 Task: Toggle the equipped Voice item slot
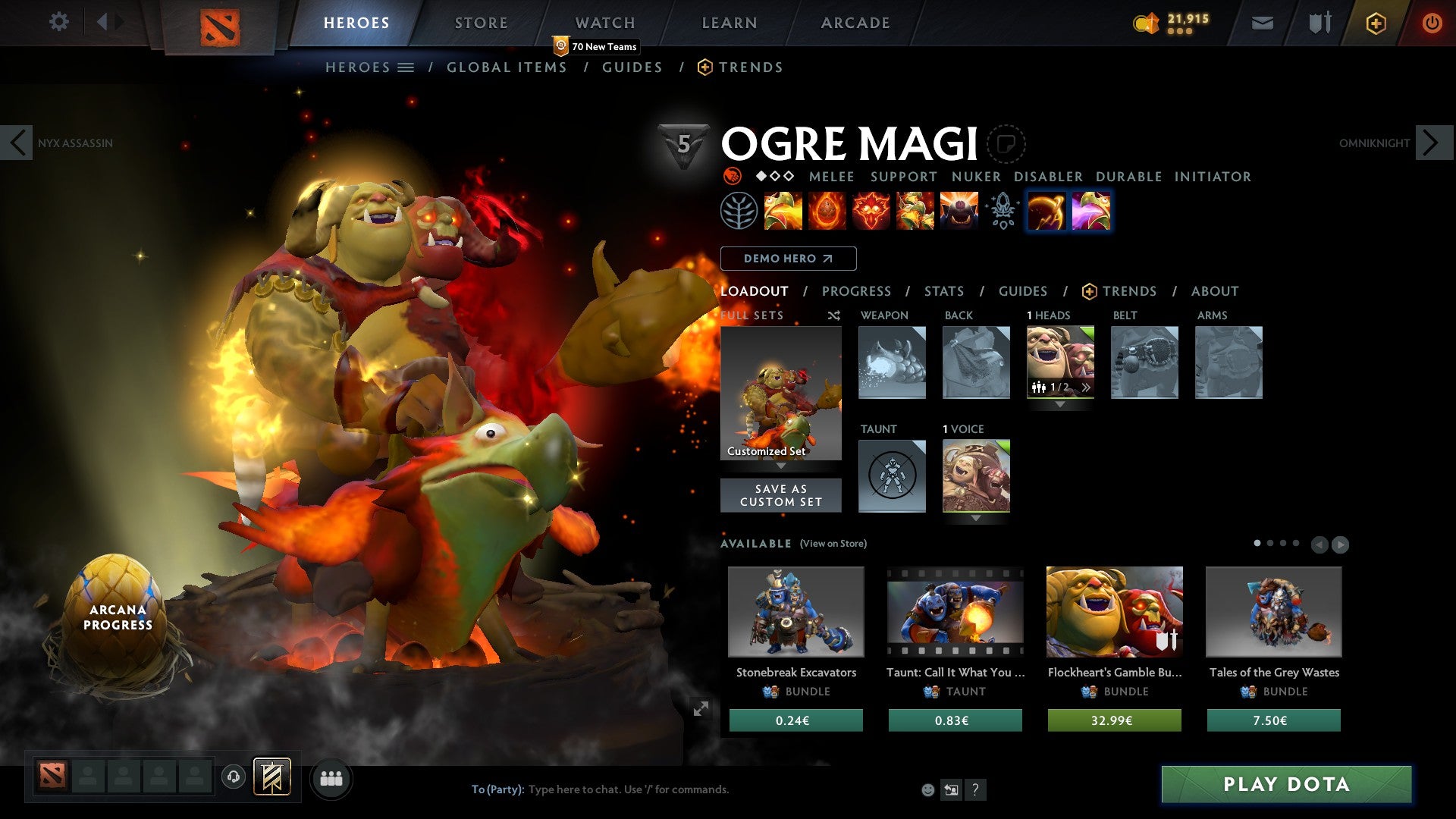(977, 476)
